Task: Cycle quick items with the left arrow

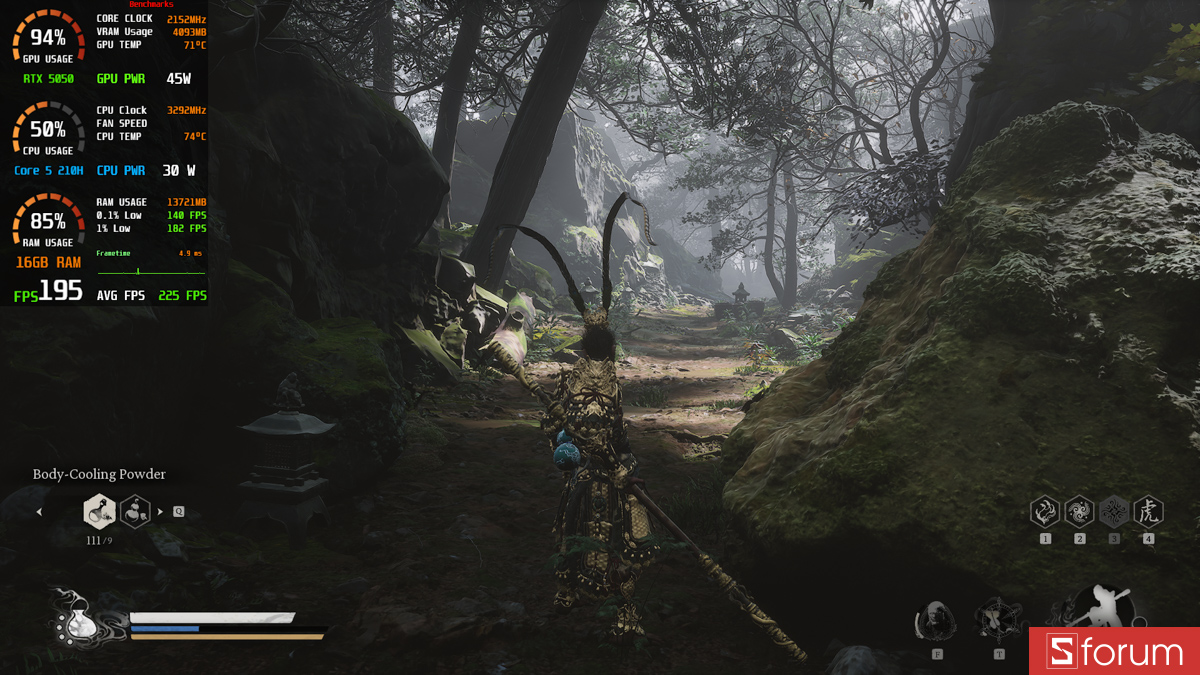Action: pos(40,512)
